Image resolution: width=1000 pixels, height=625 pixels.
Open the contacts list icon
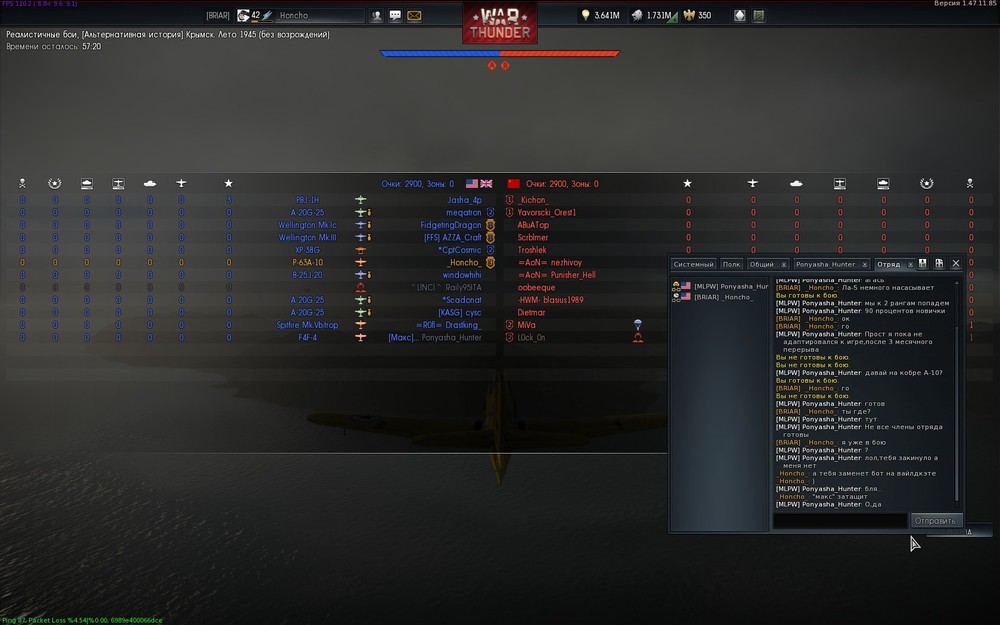[x=377, y=16]
